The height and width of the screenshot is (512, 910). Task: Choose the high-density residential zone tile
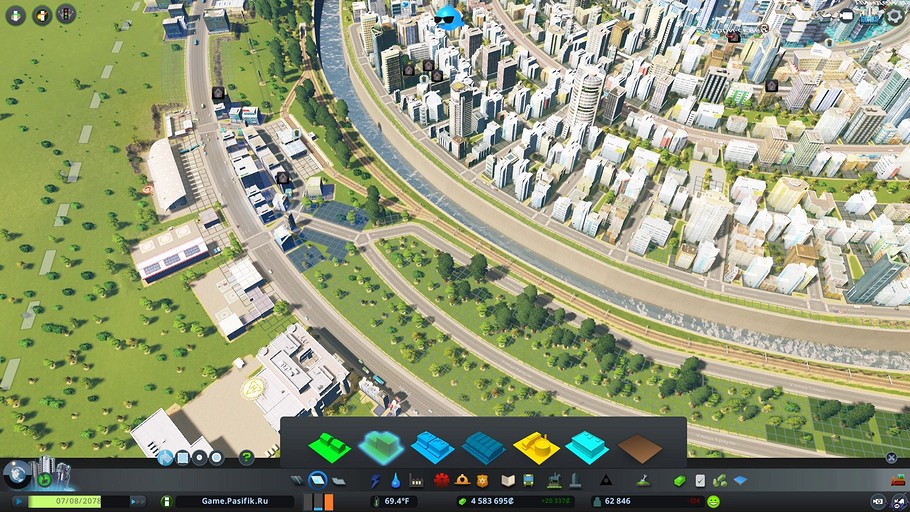tap(380, 446)
